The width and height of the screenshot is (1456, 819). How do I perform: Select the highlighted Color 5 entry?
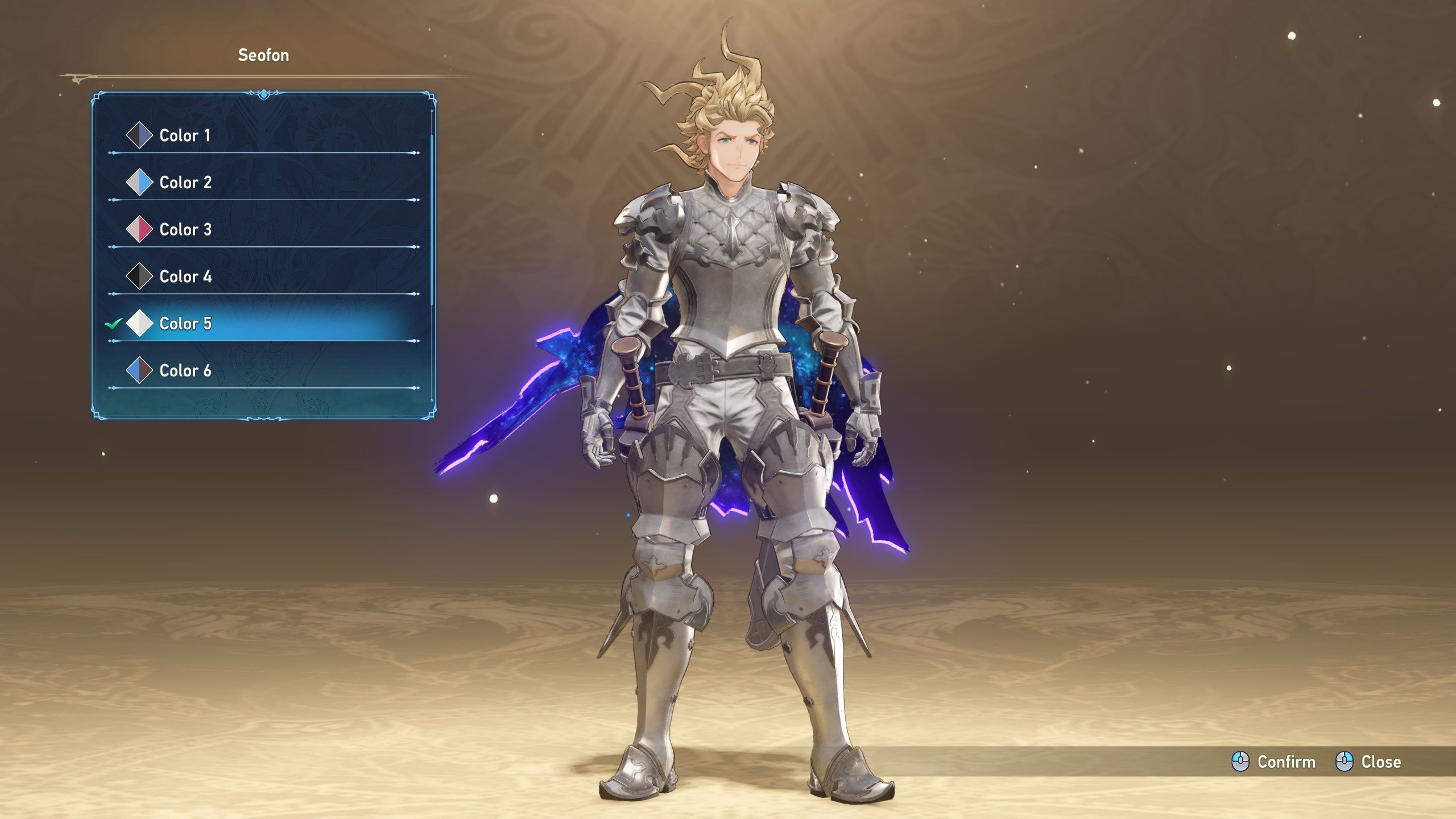click(x=185, y=324)
